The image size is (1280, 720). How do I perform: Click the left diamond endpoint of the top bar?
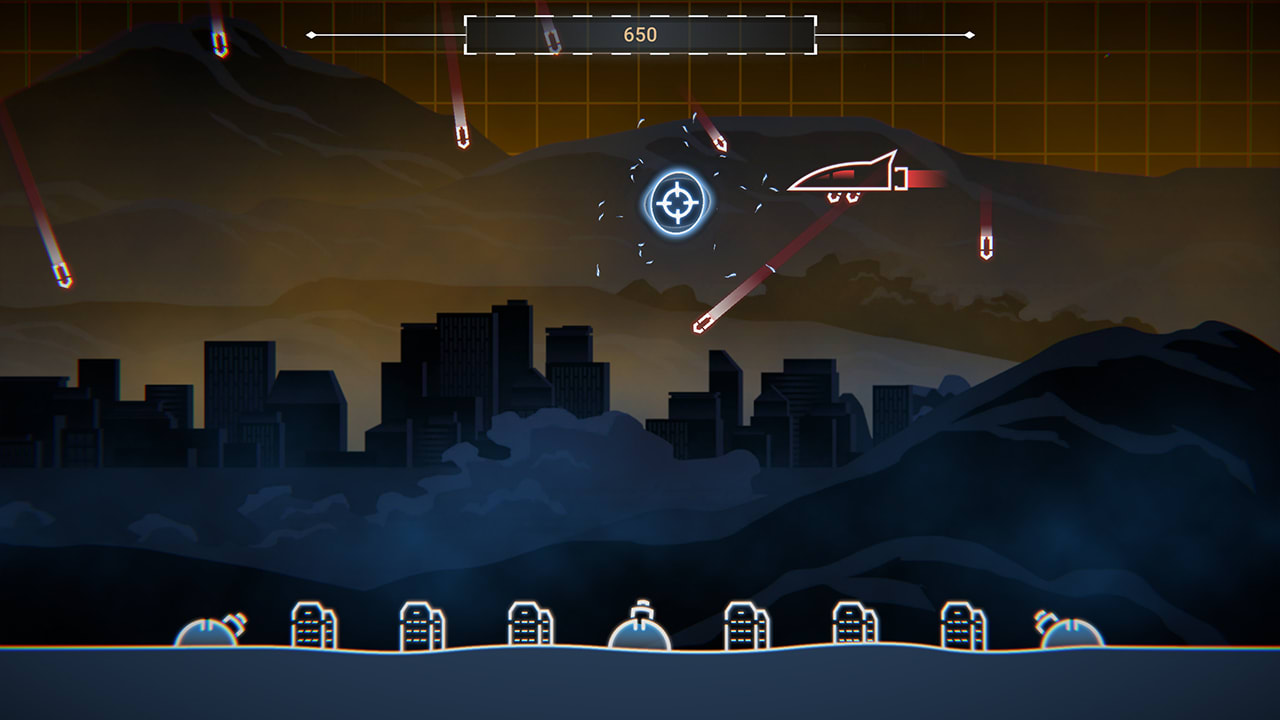(x=311, y=33)
